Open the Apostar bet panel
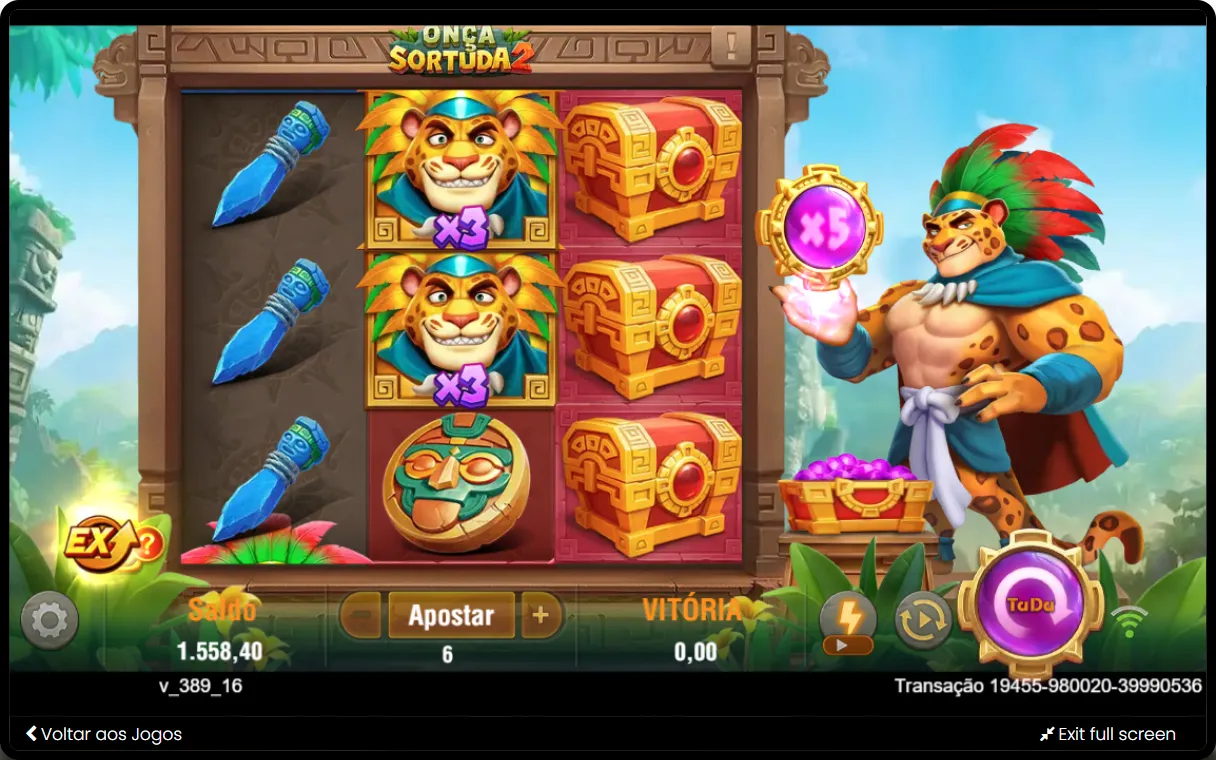1216x760 pixels. (x=451, y=615)
